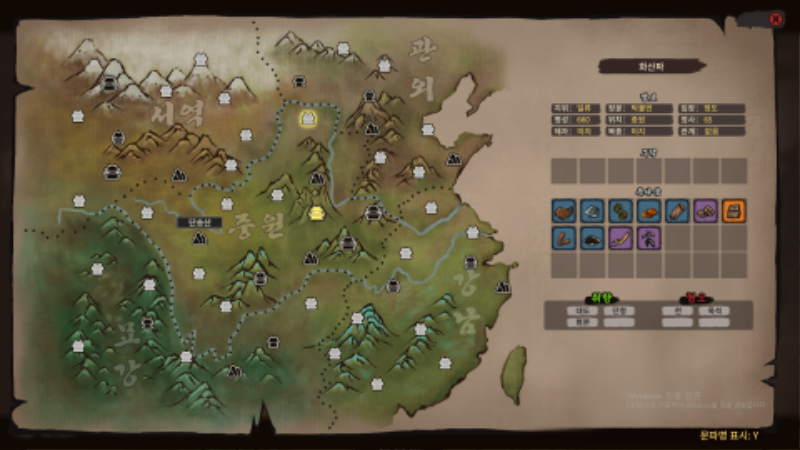Screen dimensions: 800x450
Task: Choose the first purple-bordered item slot in top row
Action: (x=705, y=211)
